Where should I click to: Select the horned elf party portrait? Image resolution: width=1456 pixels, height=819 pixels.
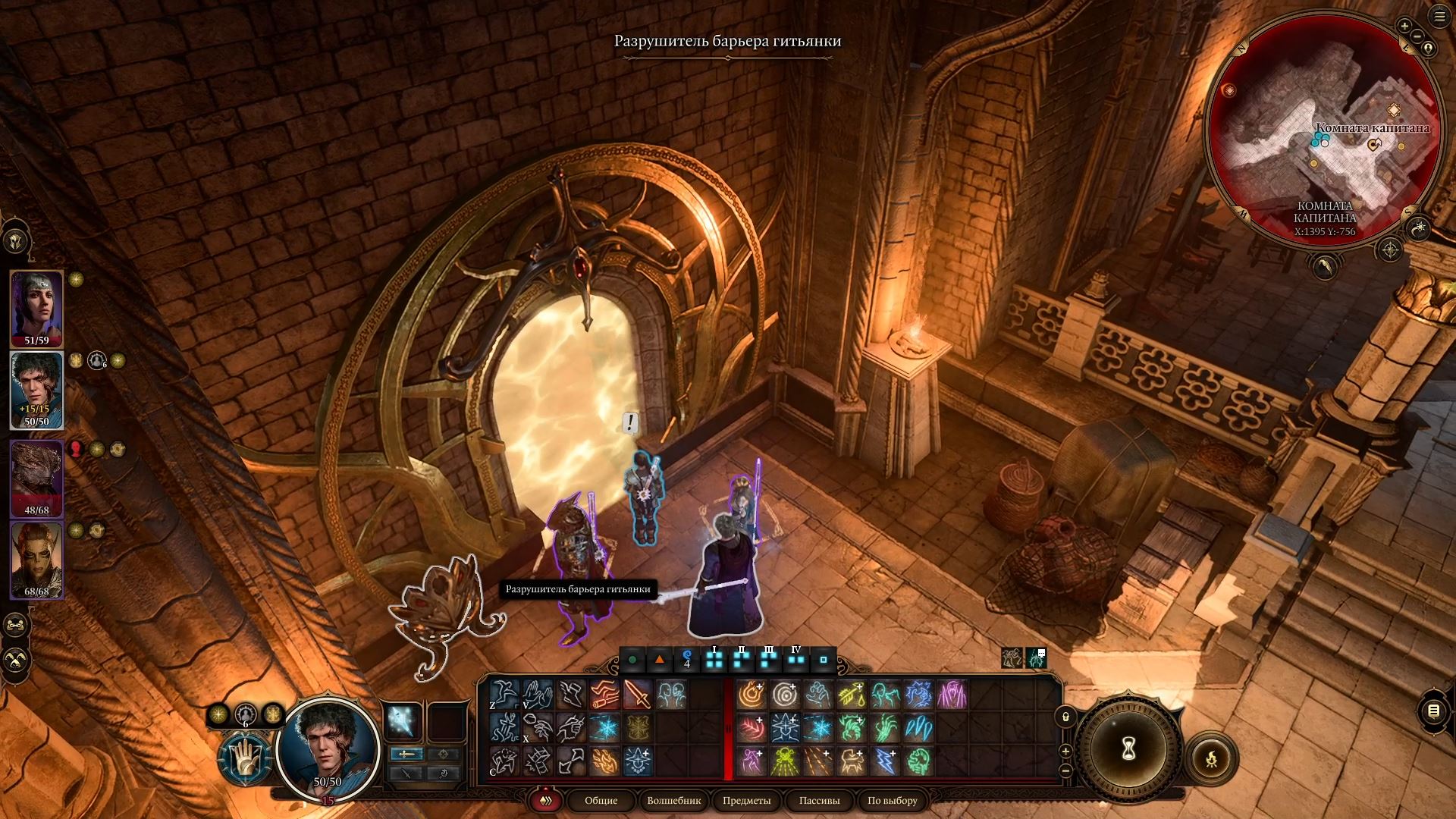(36, 558)
